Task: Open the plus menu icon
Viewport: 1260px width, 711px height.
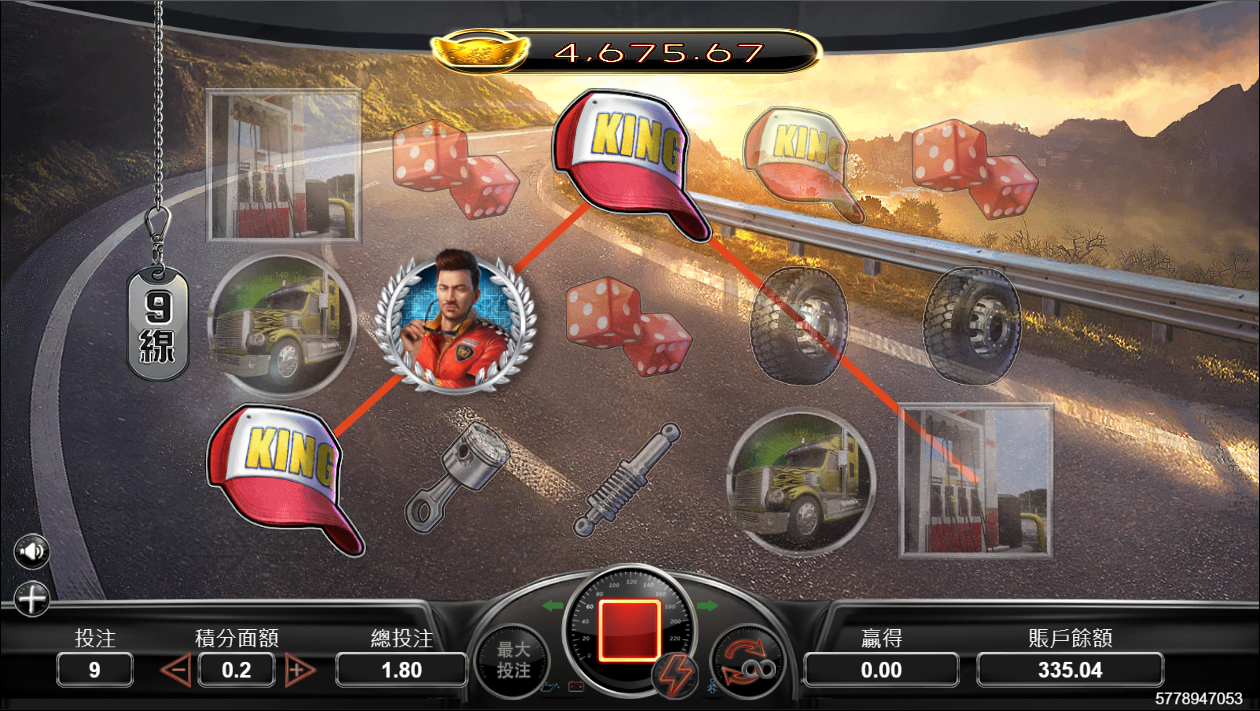Action: pos(32,599)
